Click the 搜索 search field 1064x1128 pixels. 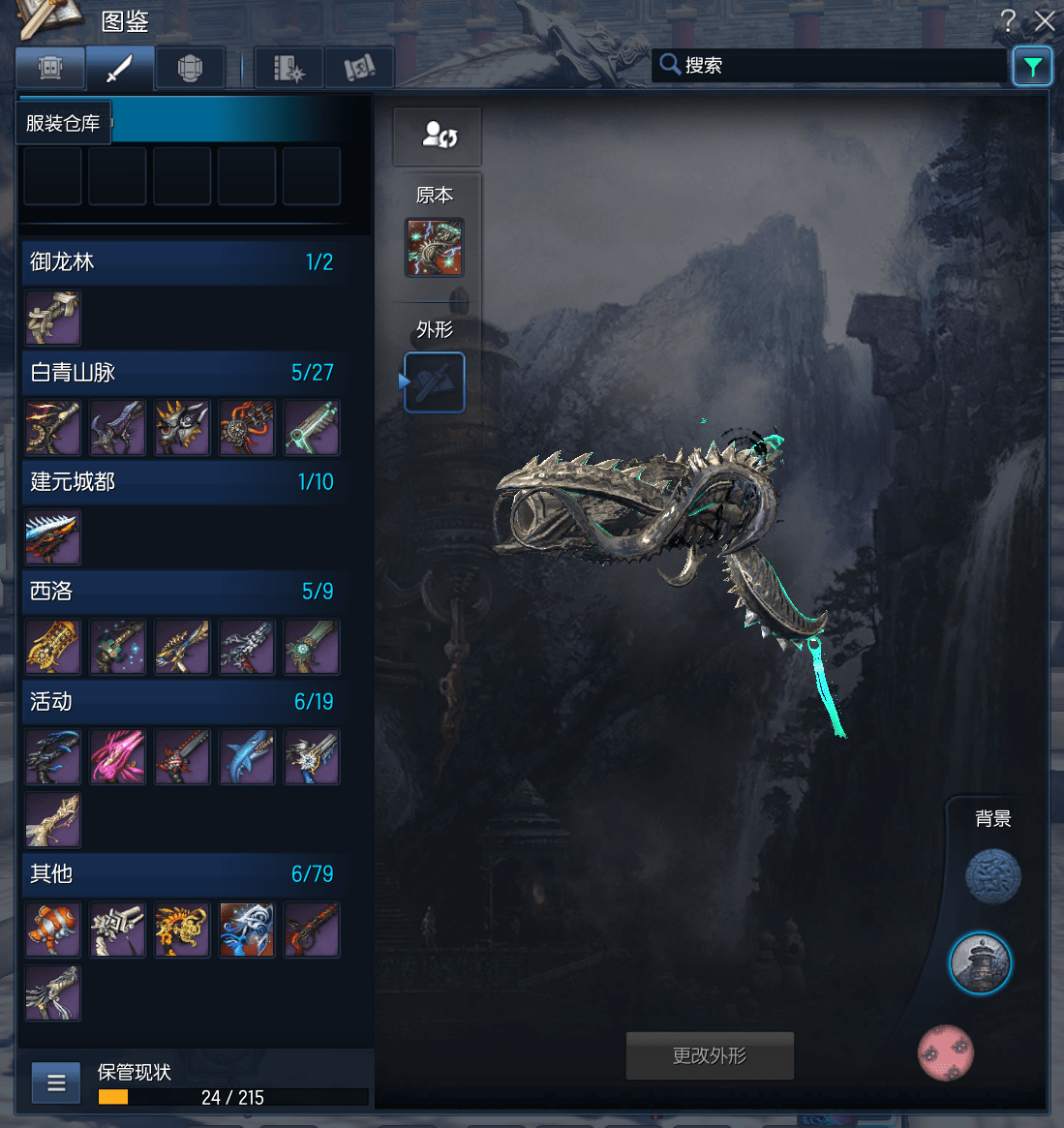pyautogui.click(x=833, y=65)
